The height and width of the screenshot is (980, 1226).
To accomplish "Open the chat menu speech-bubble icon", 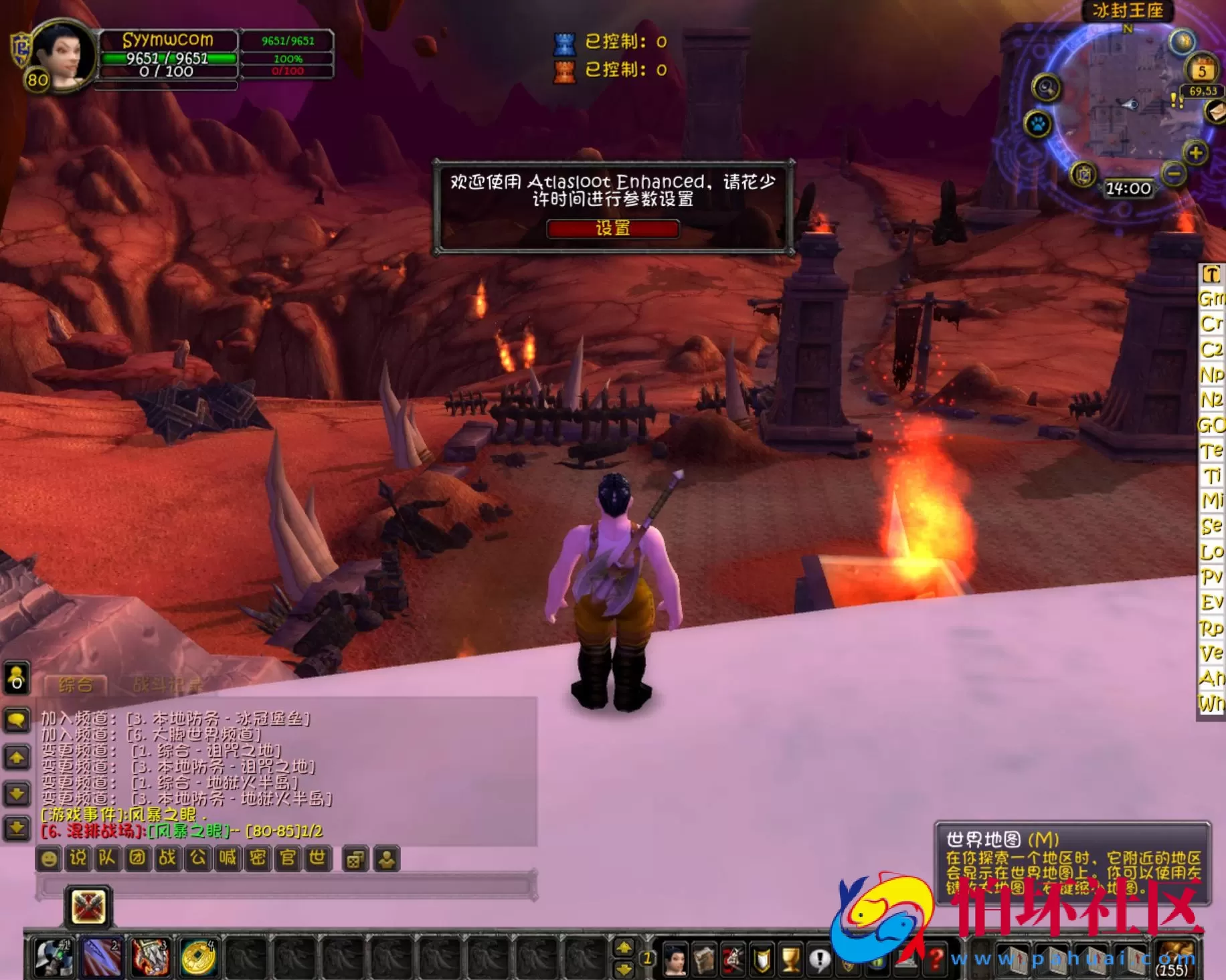I will 17,720.
